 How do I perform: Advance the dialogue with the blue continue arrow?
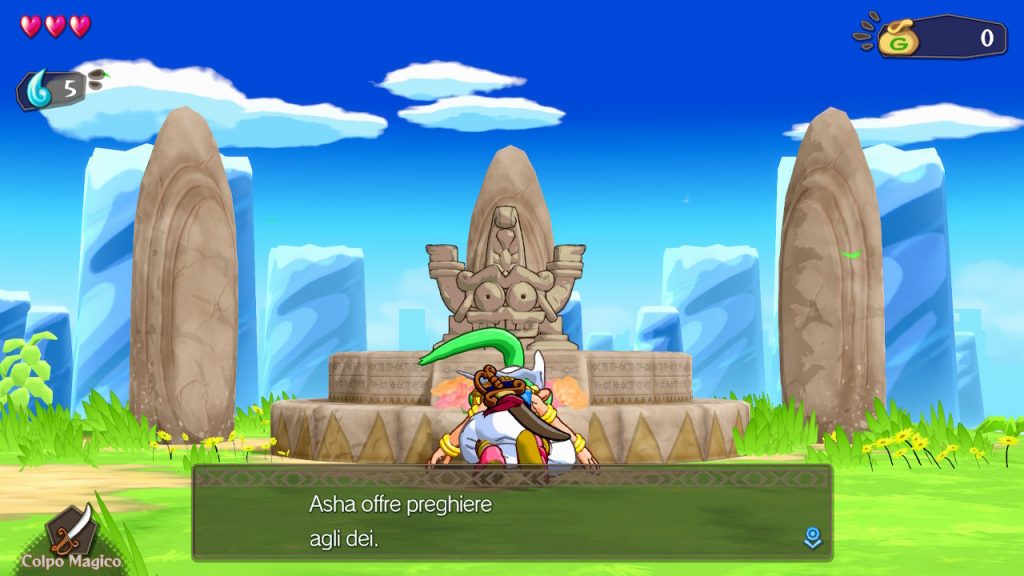813,539
